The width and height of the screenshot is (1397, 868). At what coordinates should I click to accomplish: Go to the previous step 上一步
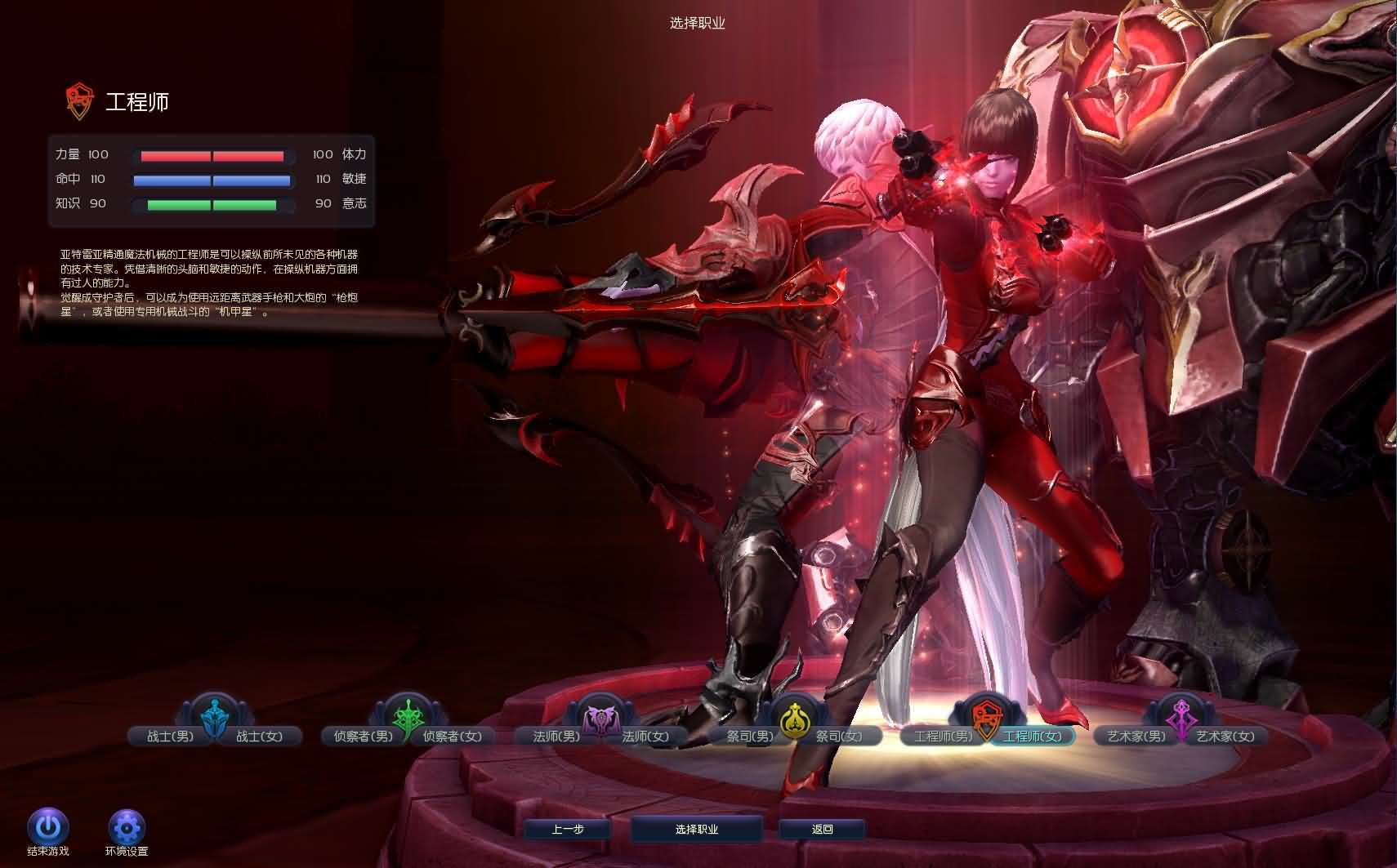[x=568, y=830]
